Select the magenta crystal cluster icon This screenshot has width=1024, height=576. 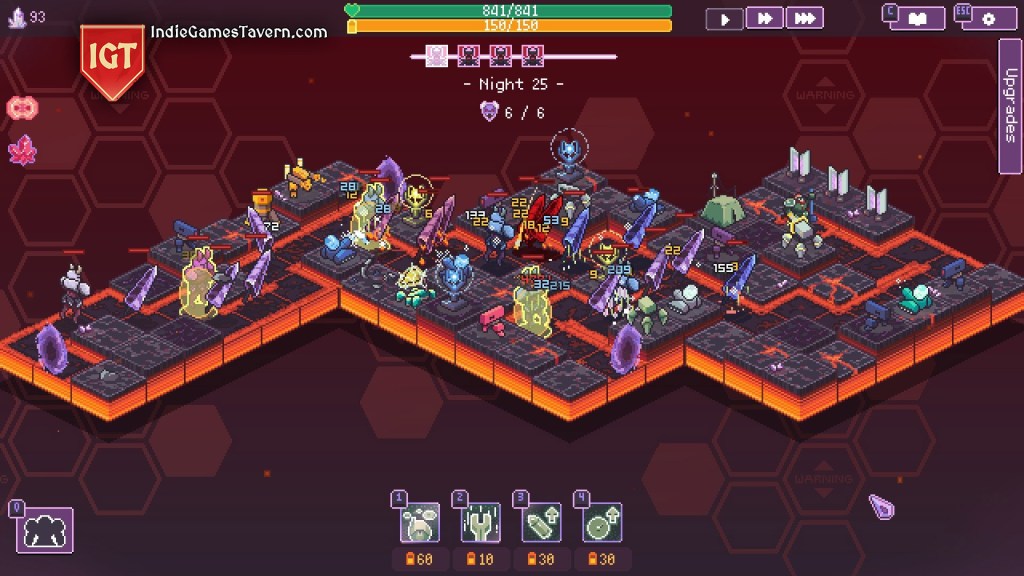22,151
